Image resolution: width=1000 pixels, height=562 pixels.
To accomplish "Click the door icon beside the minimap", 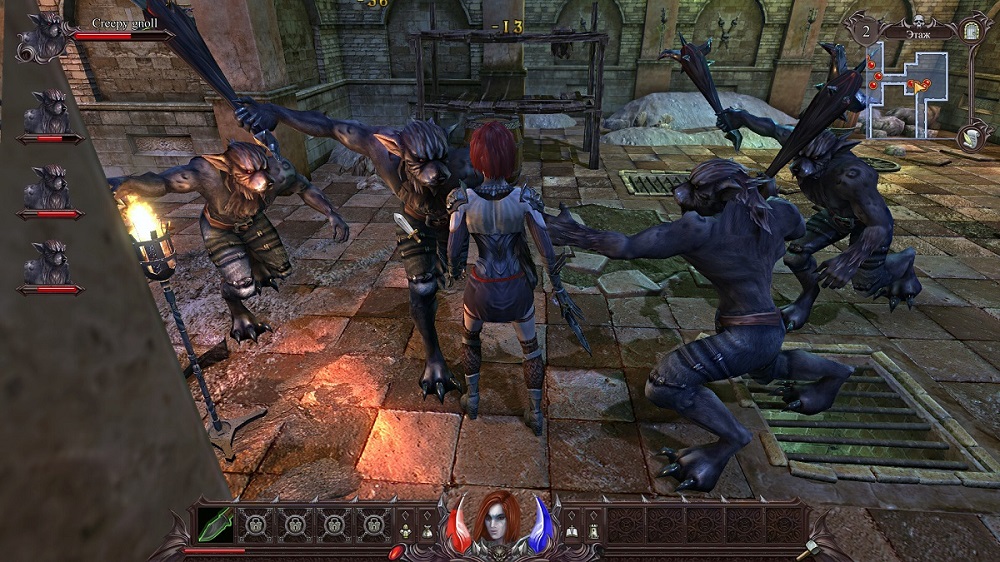I will click(x=972, y=32).
